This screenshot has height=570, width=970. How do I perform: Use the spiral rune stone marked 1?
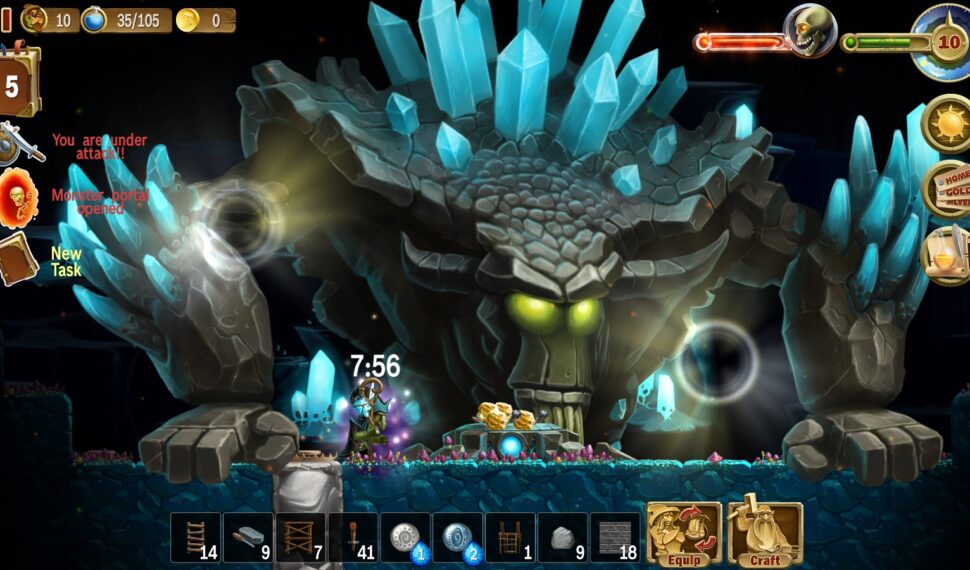406,538
